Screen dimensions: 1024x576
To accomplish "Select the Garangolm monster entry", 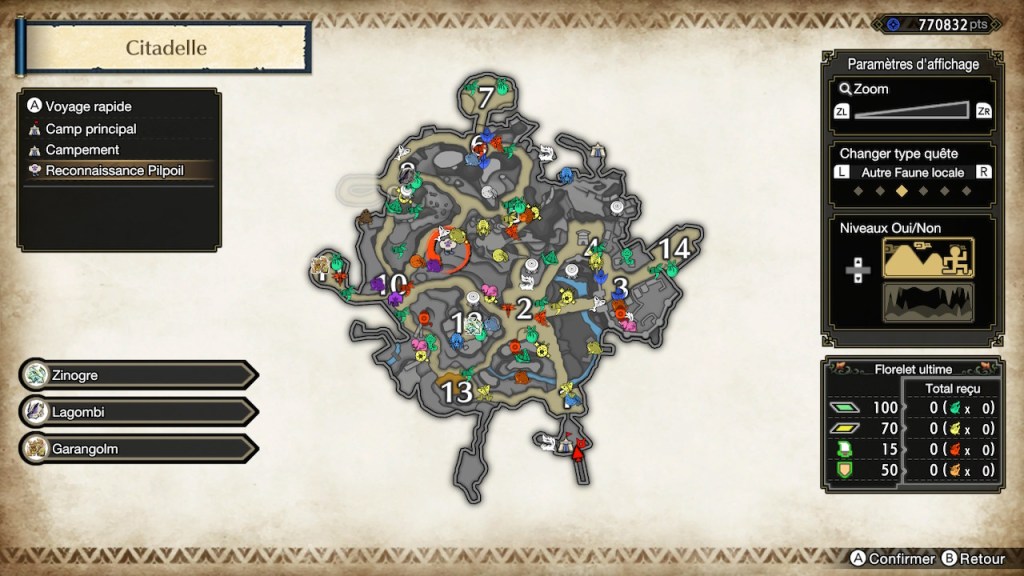I will 135,449.
